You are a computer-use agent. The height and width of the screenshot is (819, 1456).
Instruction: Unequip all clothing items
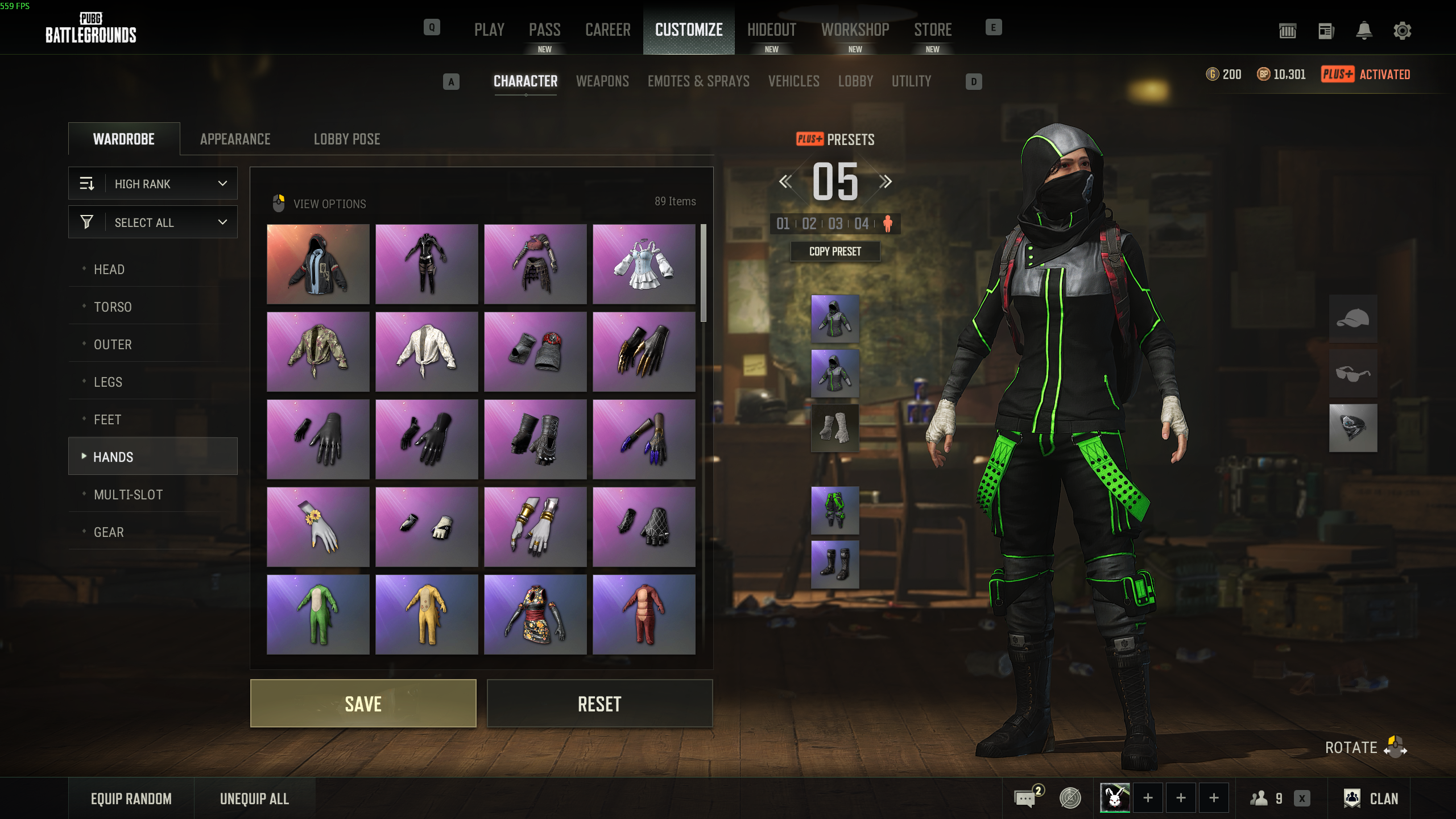click(254, 799)
